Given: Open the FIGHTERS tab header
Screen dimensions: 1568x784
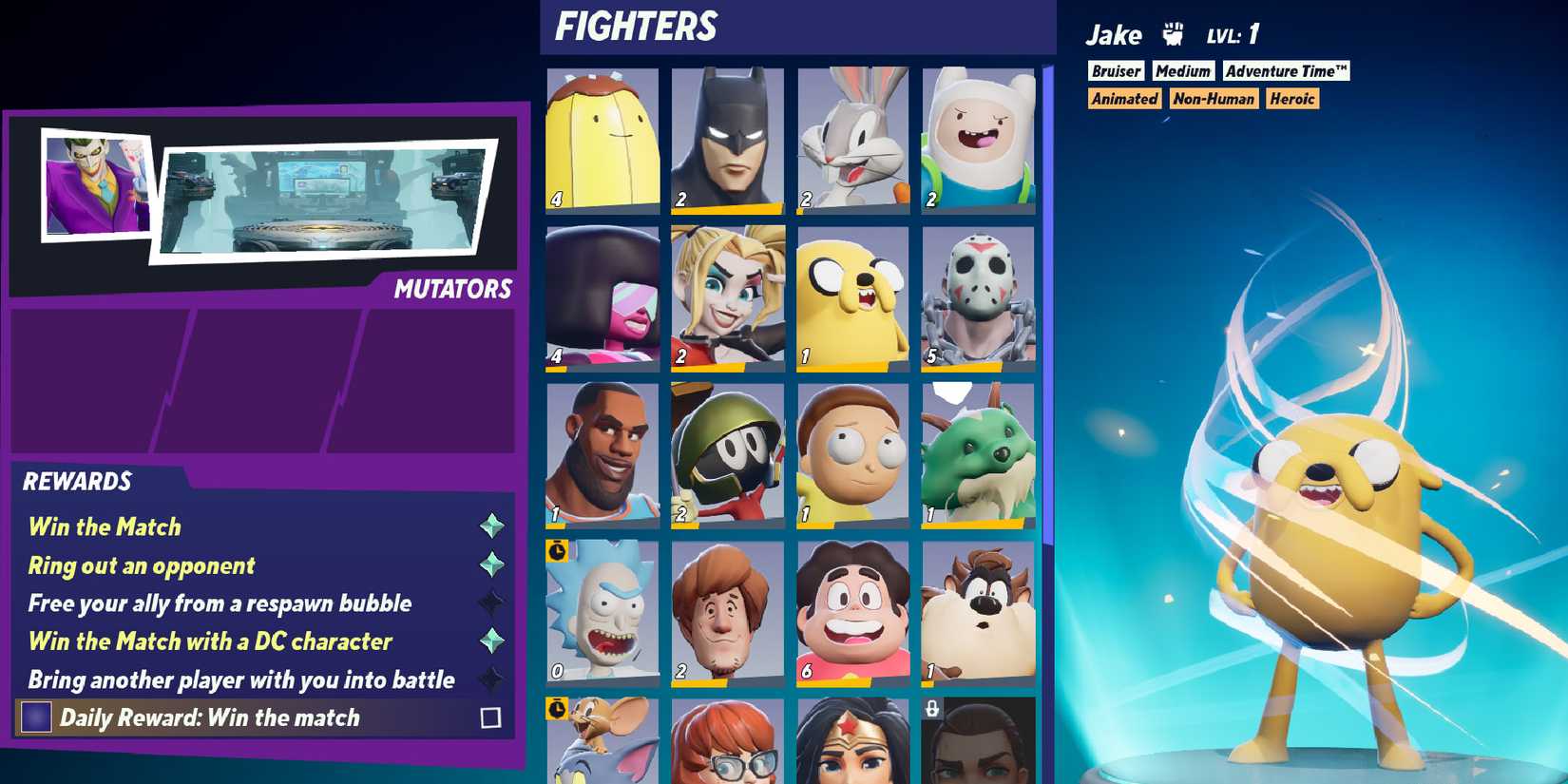Looking at the screenshot, I should (636, 26).
